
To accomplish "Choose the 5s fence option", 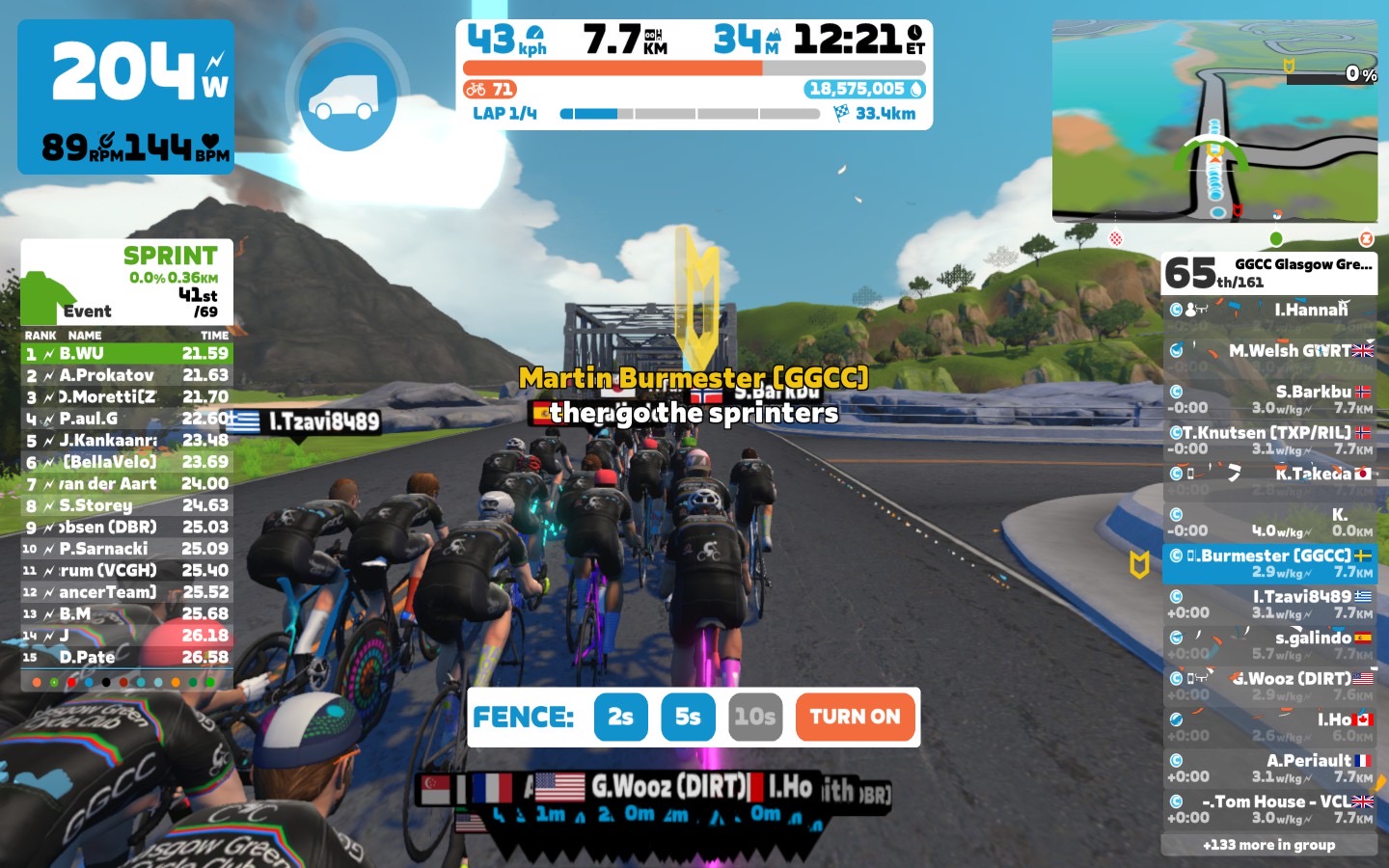I will [x=688, y=718].
